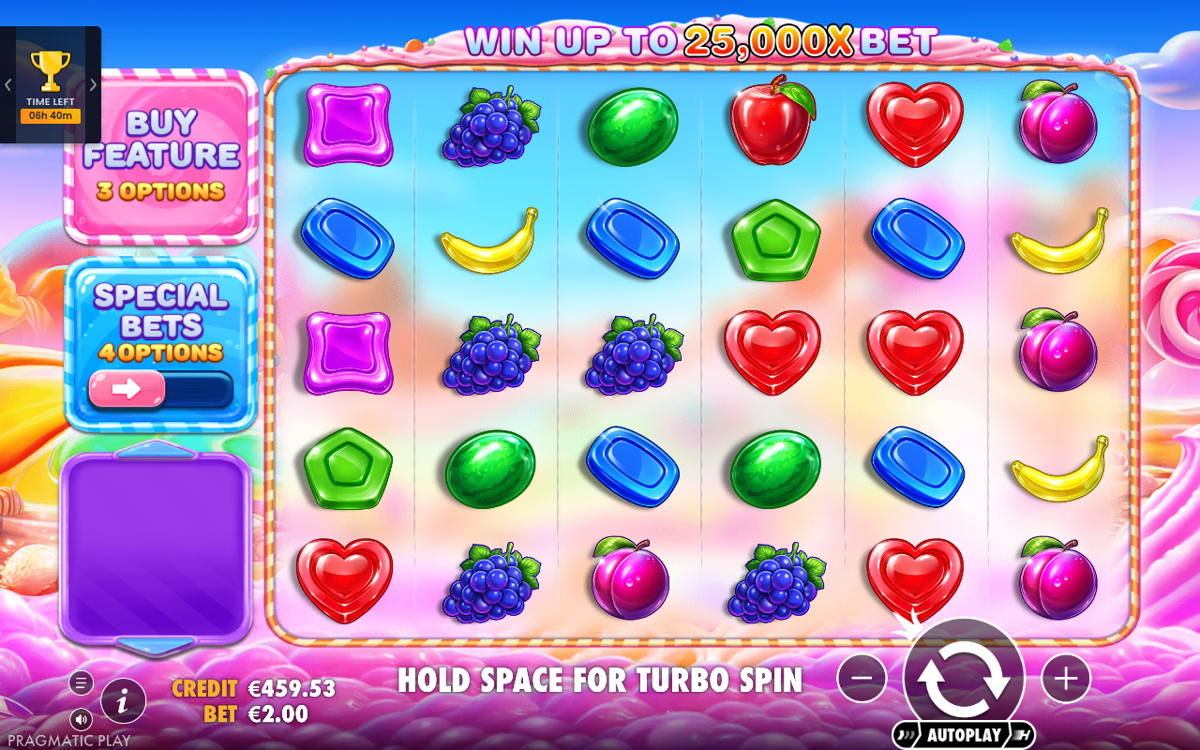Open the Autoplay settings

963,735
